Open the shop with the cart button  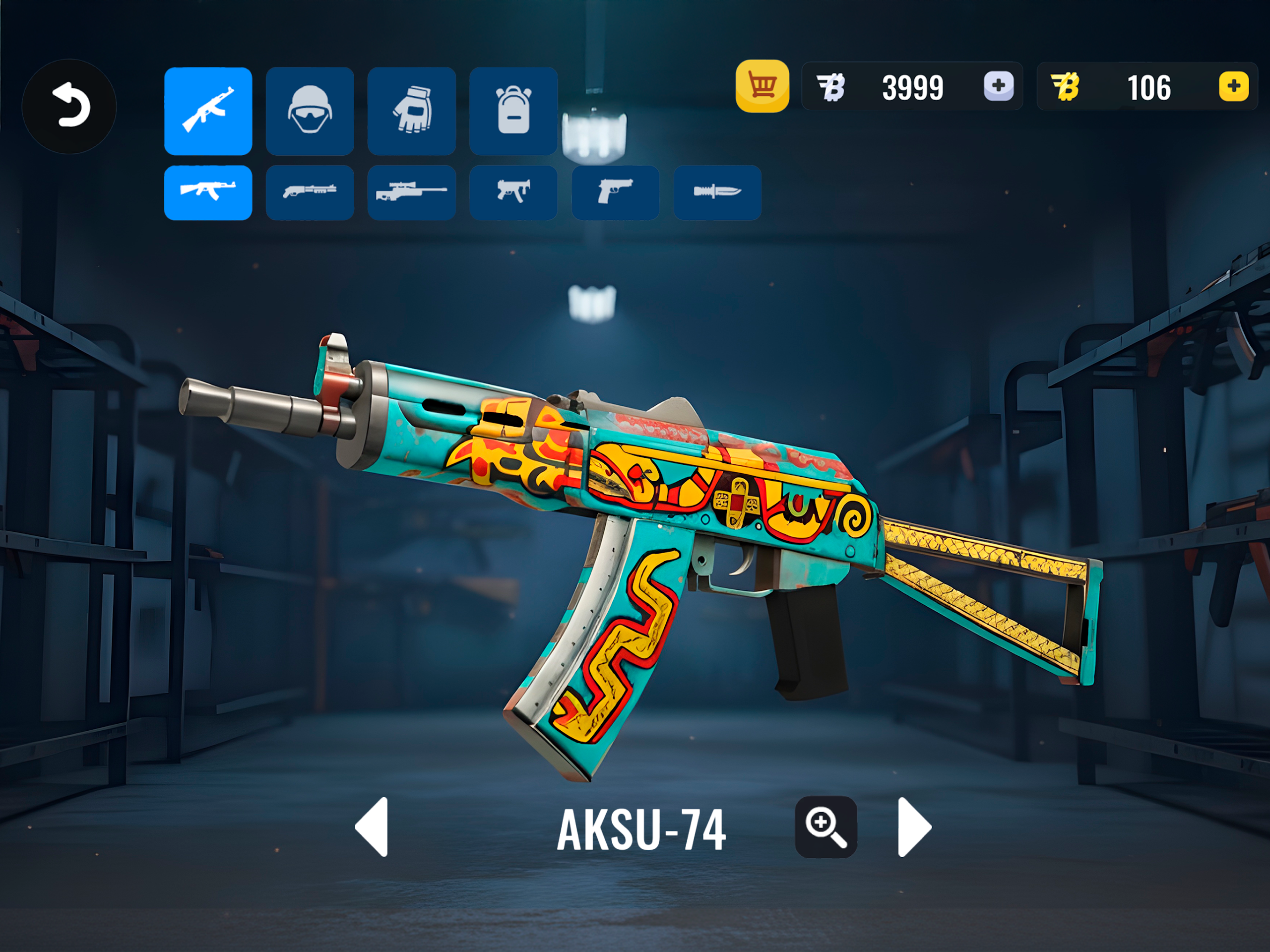[x=762, y=86]
